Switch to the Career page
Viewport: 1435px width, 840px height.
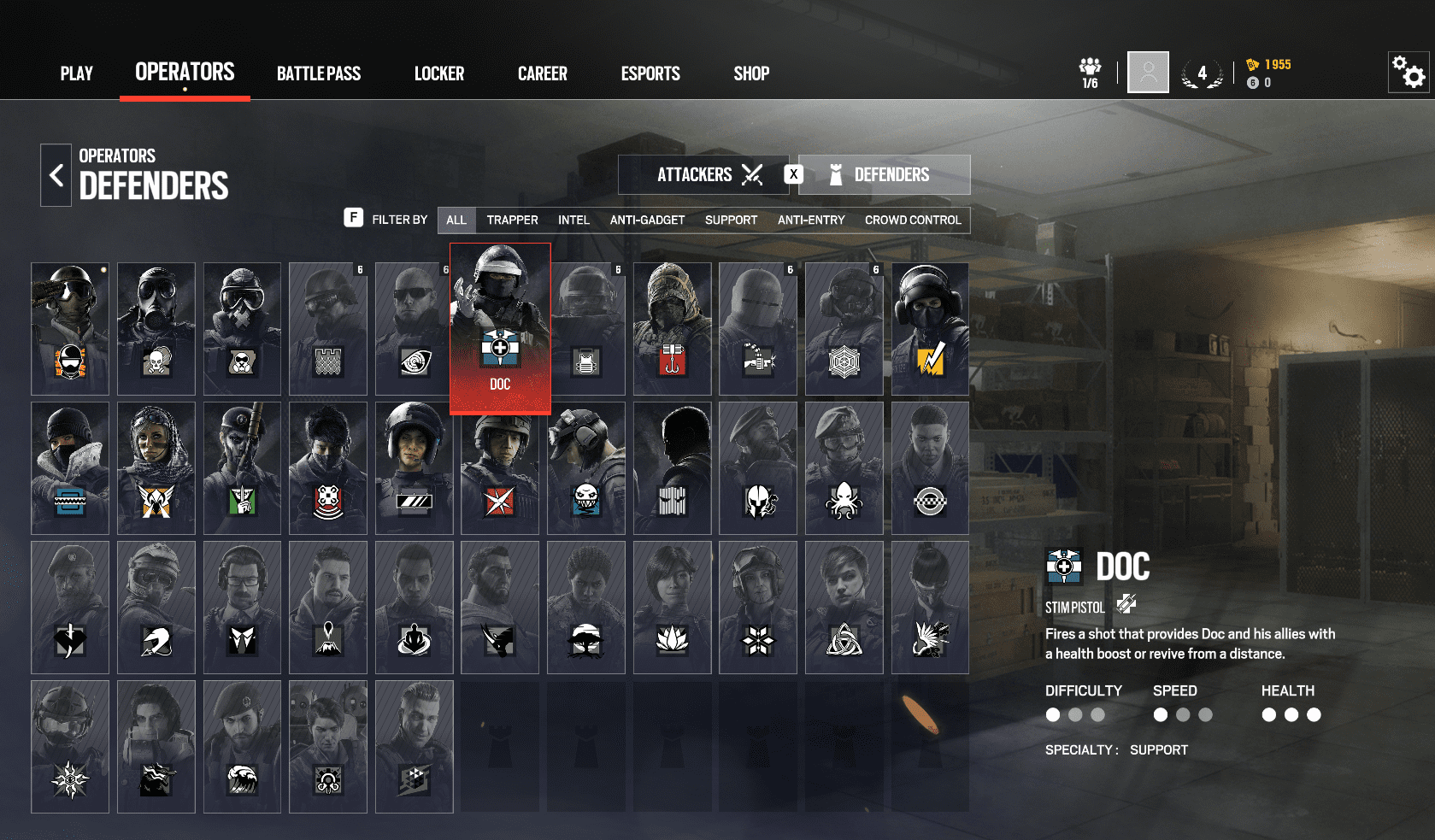pyautogui.click(x=542, y=73)
